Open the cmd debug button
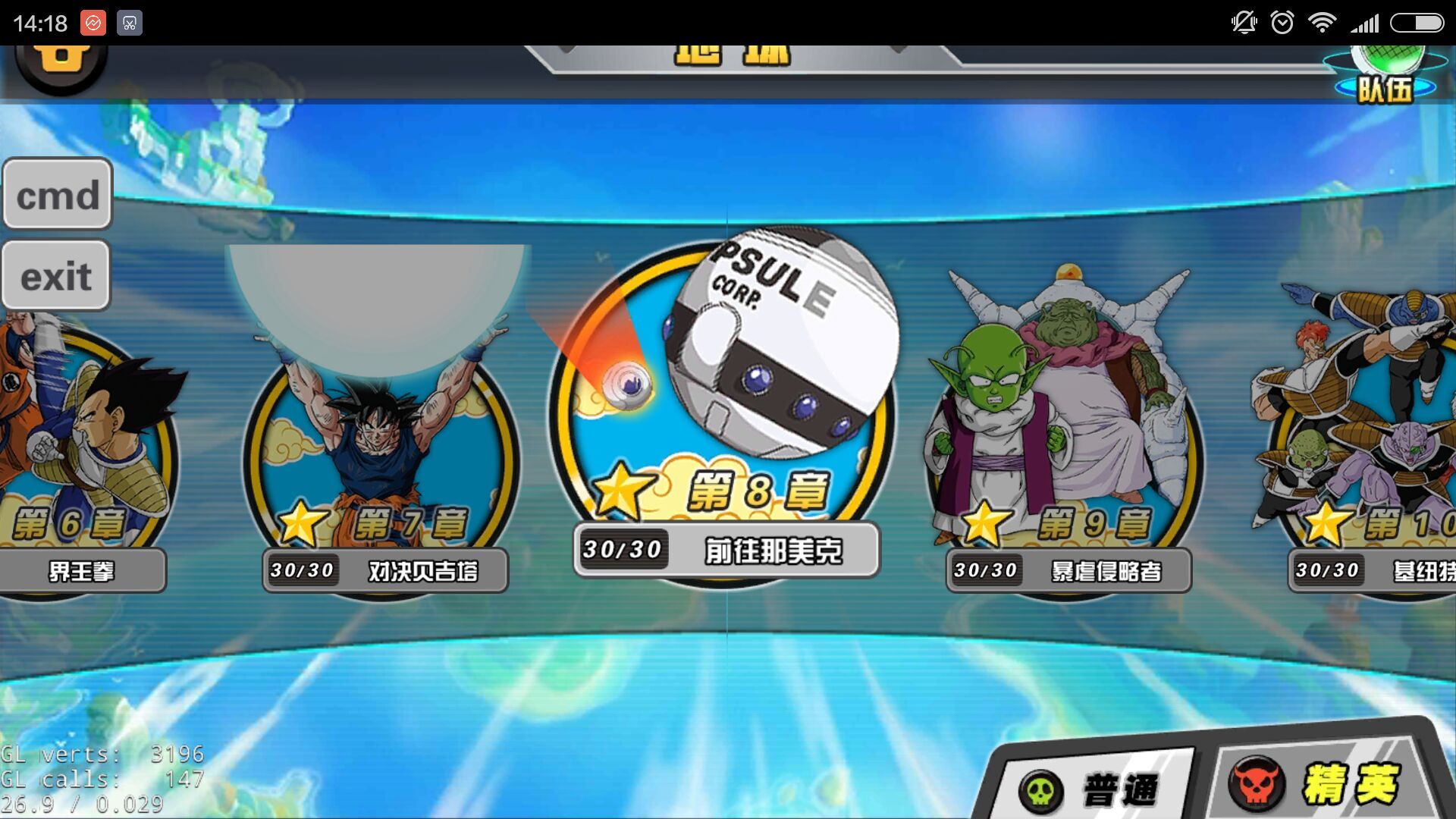This screenshot has width=1456, height=819. click(58, 194)
